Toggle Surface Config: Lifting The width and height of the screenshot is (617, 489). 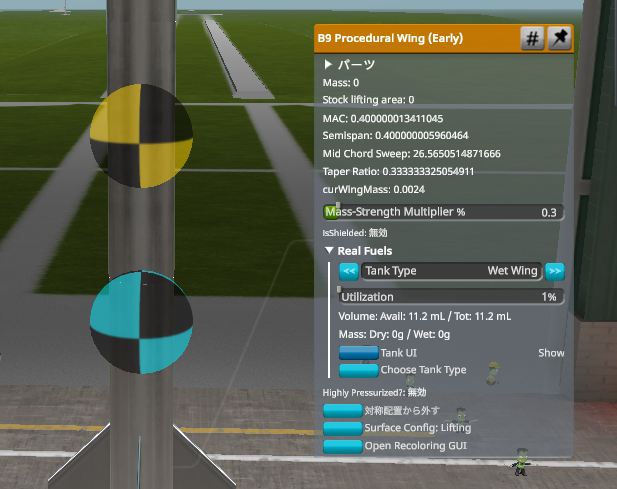(x=342, y=428)
